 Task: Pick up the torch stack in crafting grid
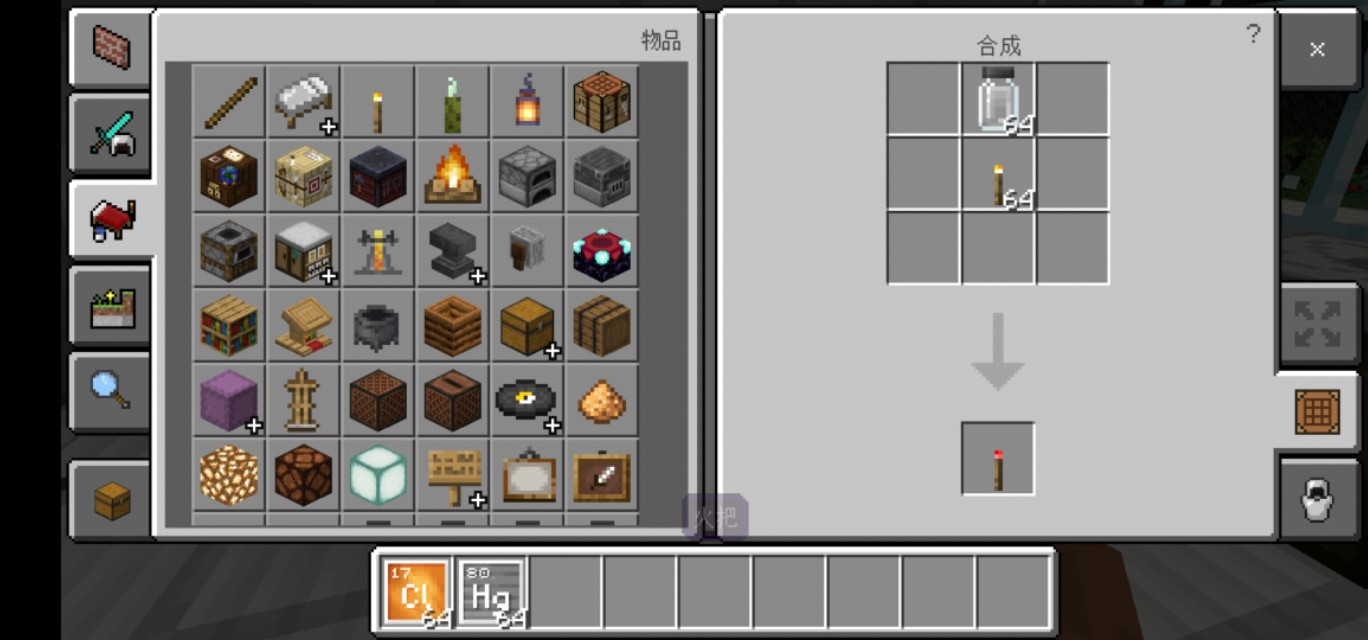click(998, 174)
